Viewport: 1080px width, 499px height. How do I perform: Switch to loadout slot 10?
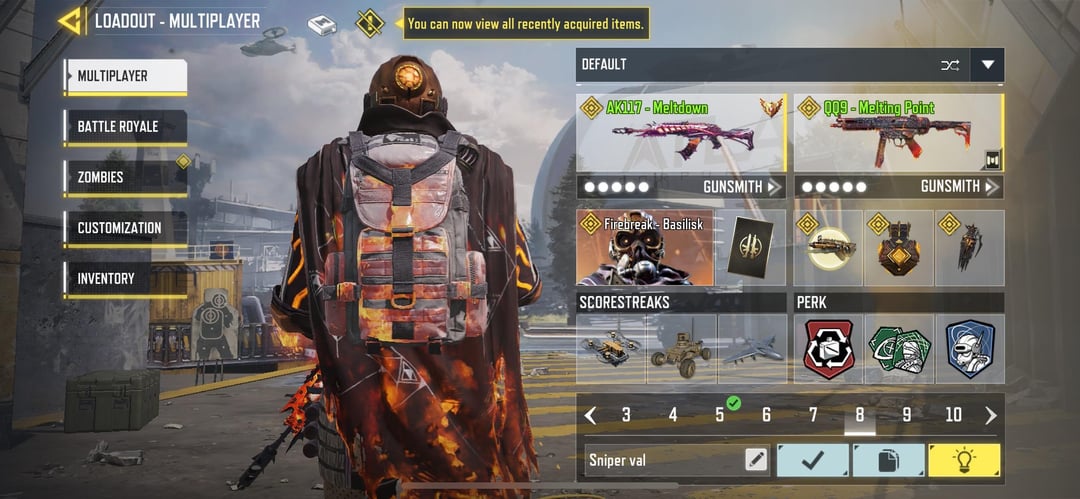(x=953, y=415)
